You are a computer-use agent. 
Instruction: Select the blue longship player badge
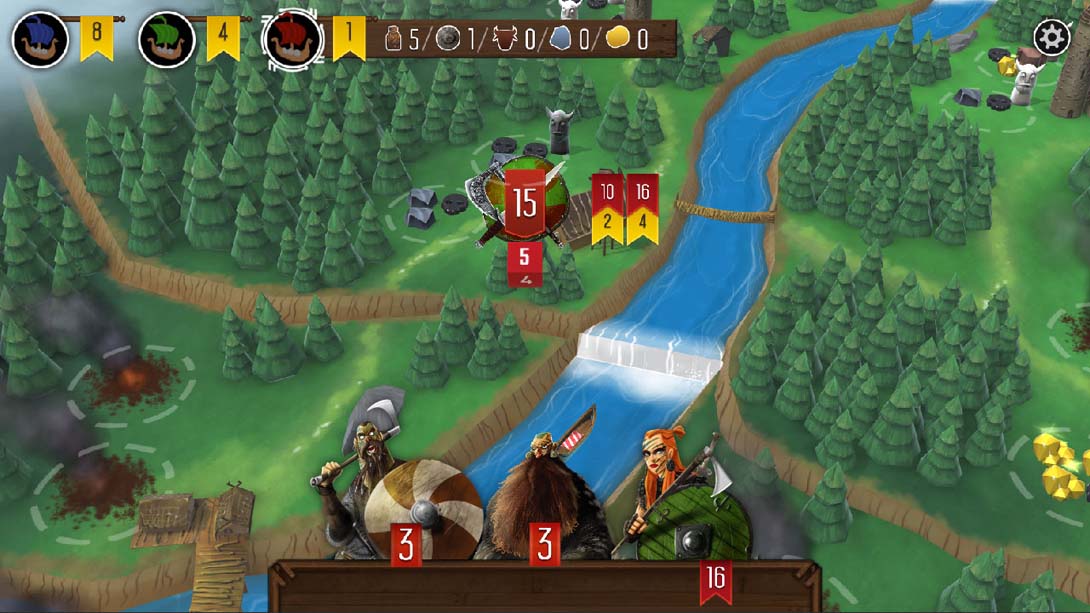tap(40, 40)
